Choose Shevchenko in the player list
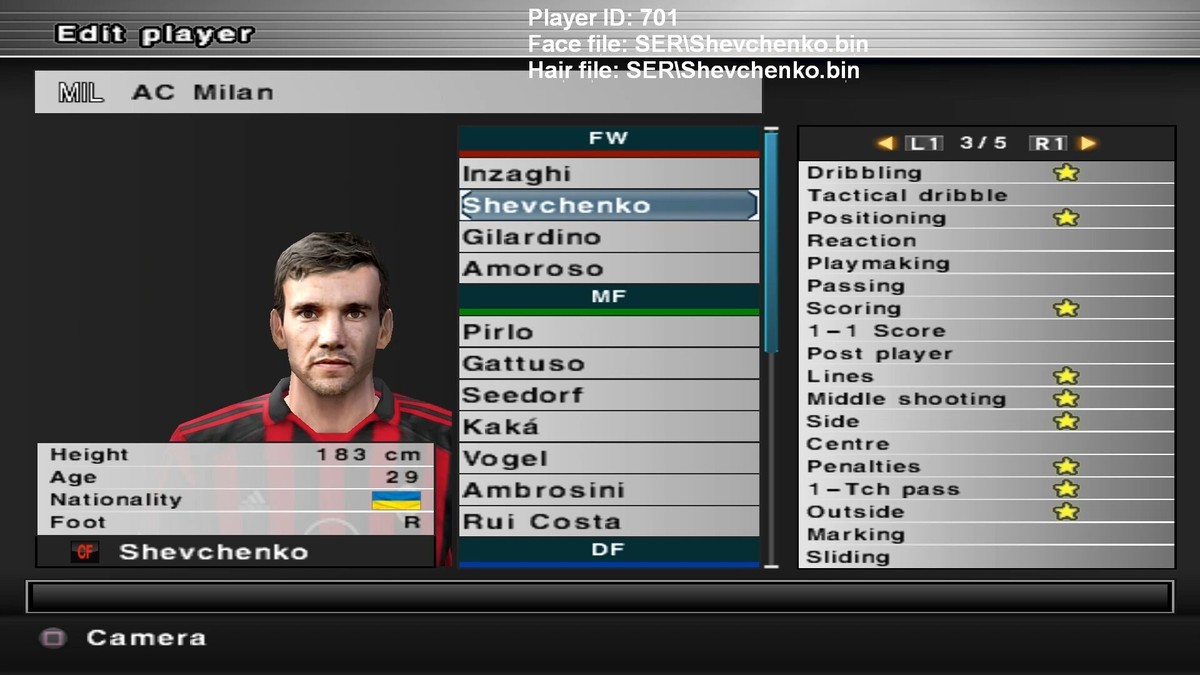The height and width of the screenshot is (675, 1200). coord(608,205)
